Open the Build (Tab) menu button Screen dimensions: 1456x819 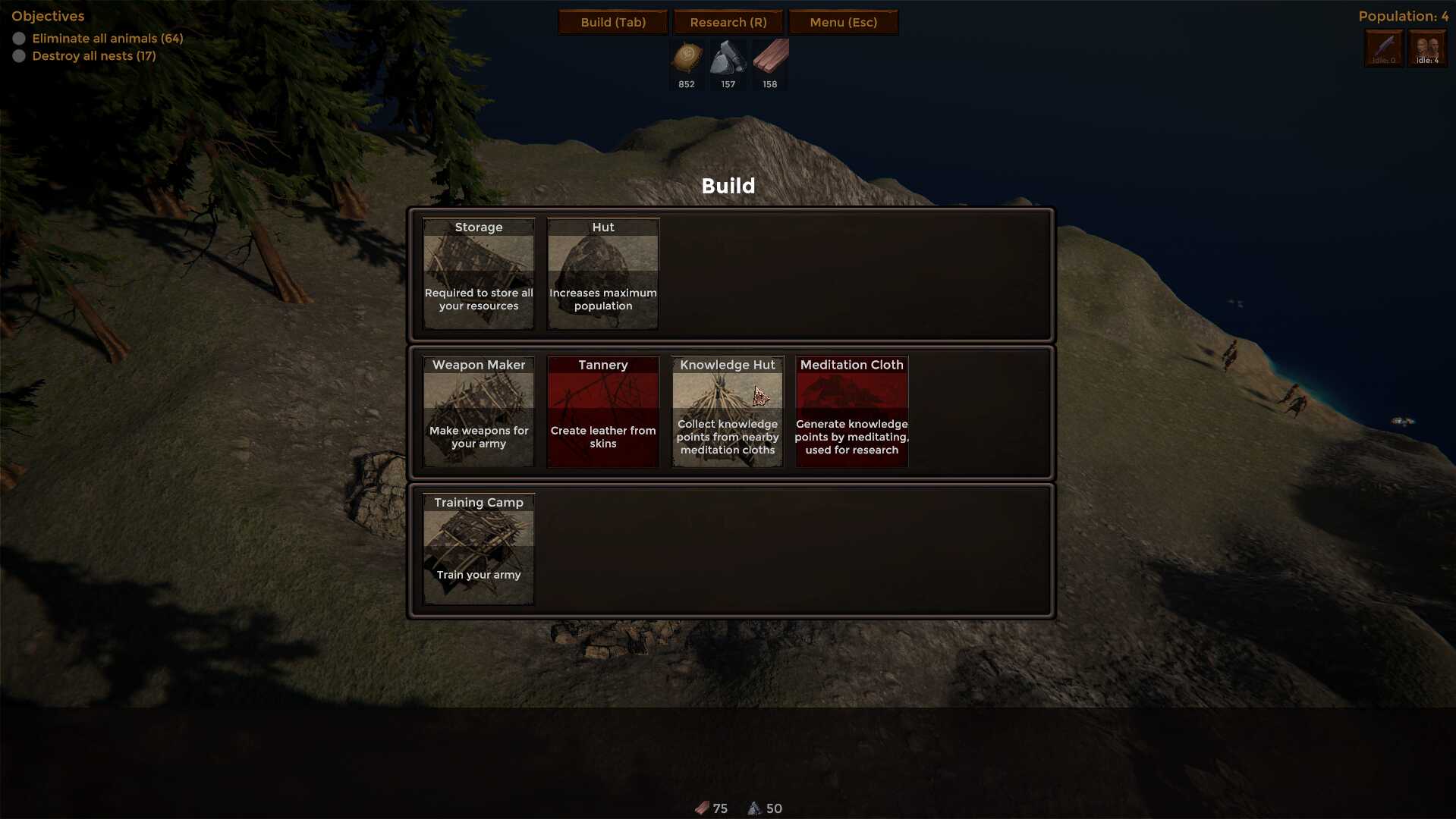click(x=613, y=22)
